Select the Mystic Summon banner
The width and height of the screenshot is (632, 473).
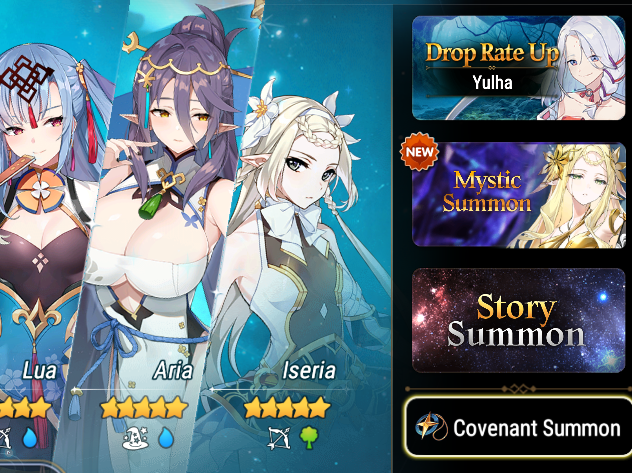coord(518,194)
